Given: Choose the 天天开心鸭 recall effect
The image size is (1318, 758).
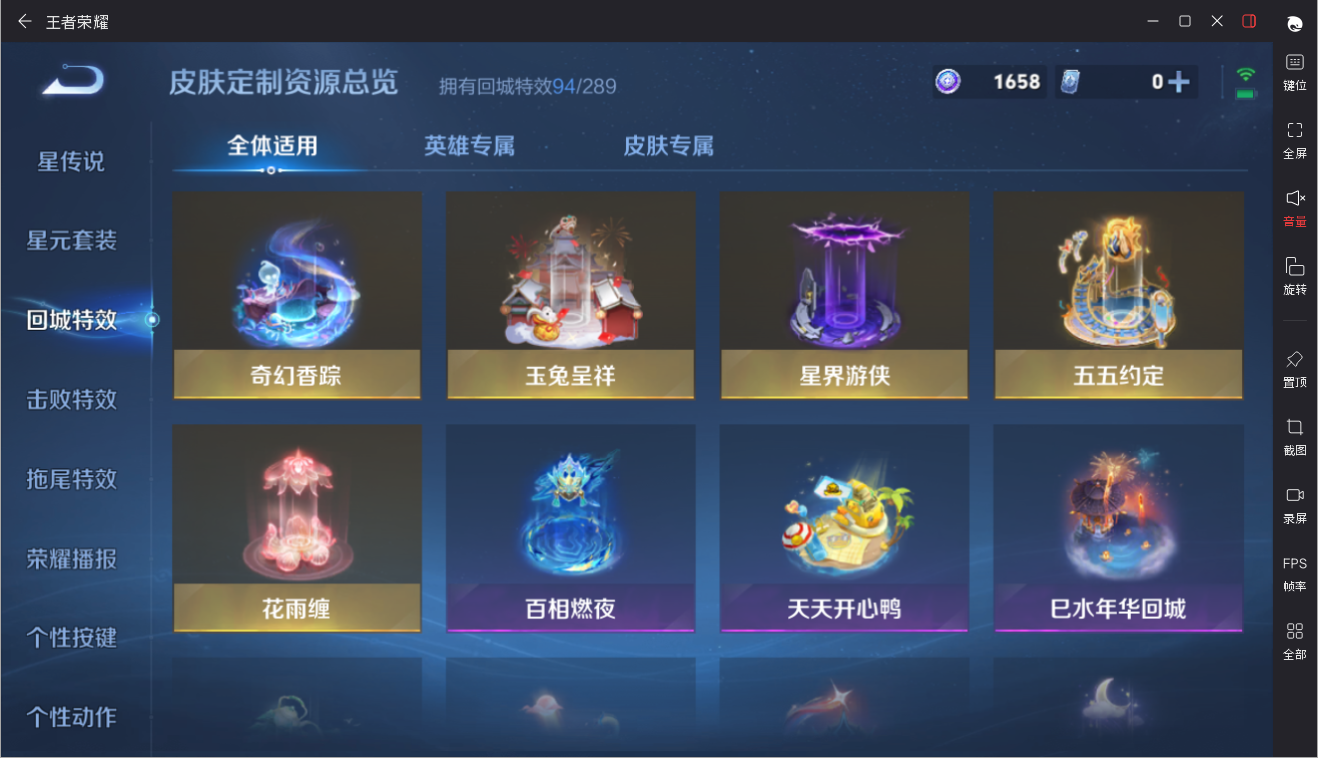Looking at the screenshot, I should [844, 528].
